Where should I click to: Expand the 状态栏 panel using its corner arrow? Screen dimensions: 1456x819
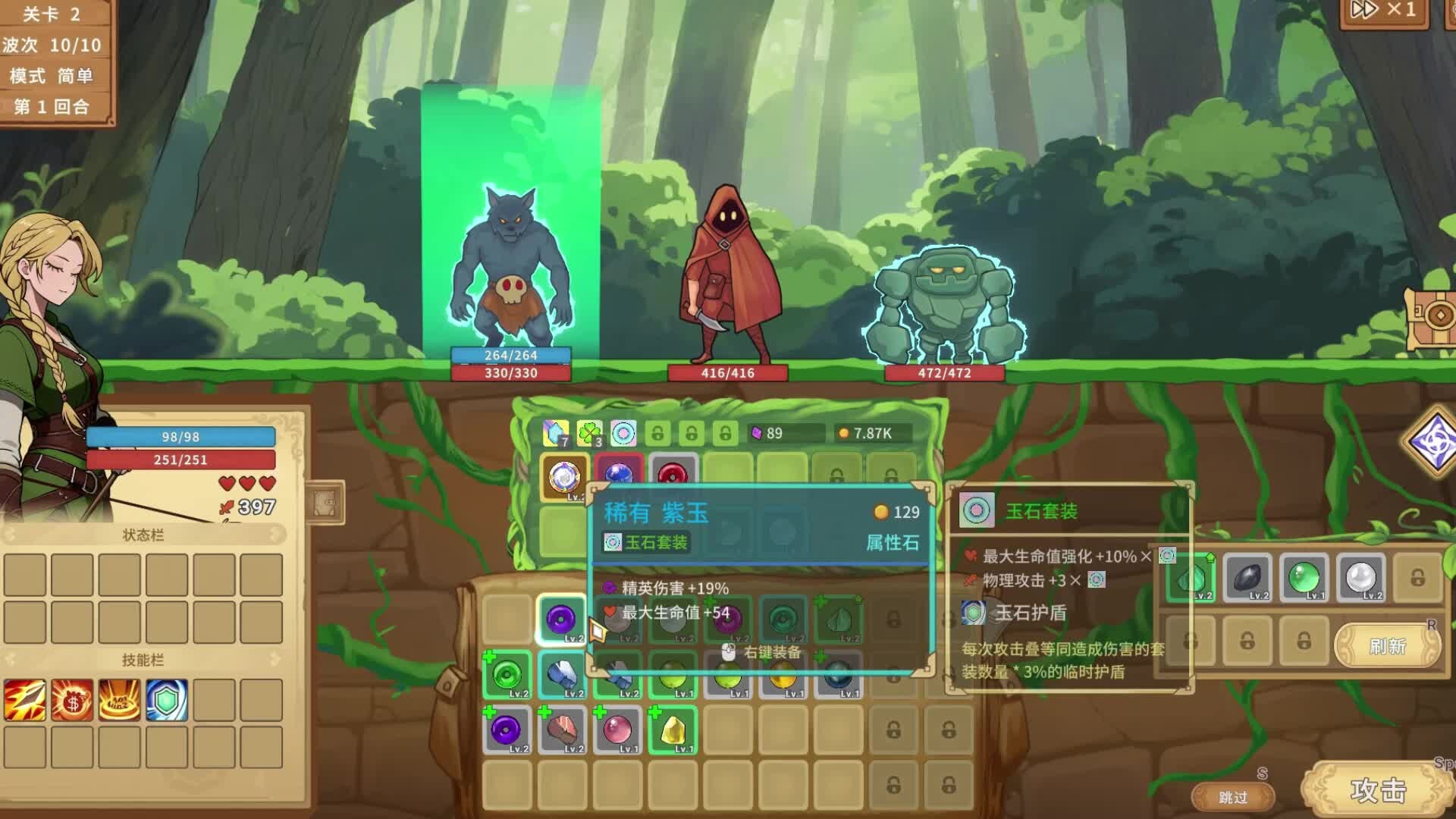click(277, 533)
